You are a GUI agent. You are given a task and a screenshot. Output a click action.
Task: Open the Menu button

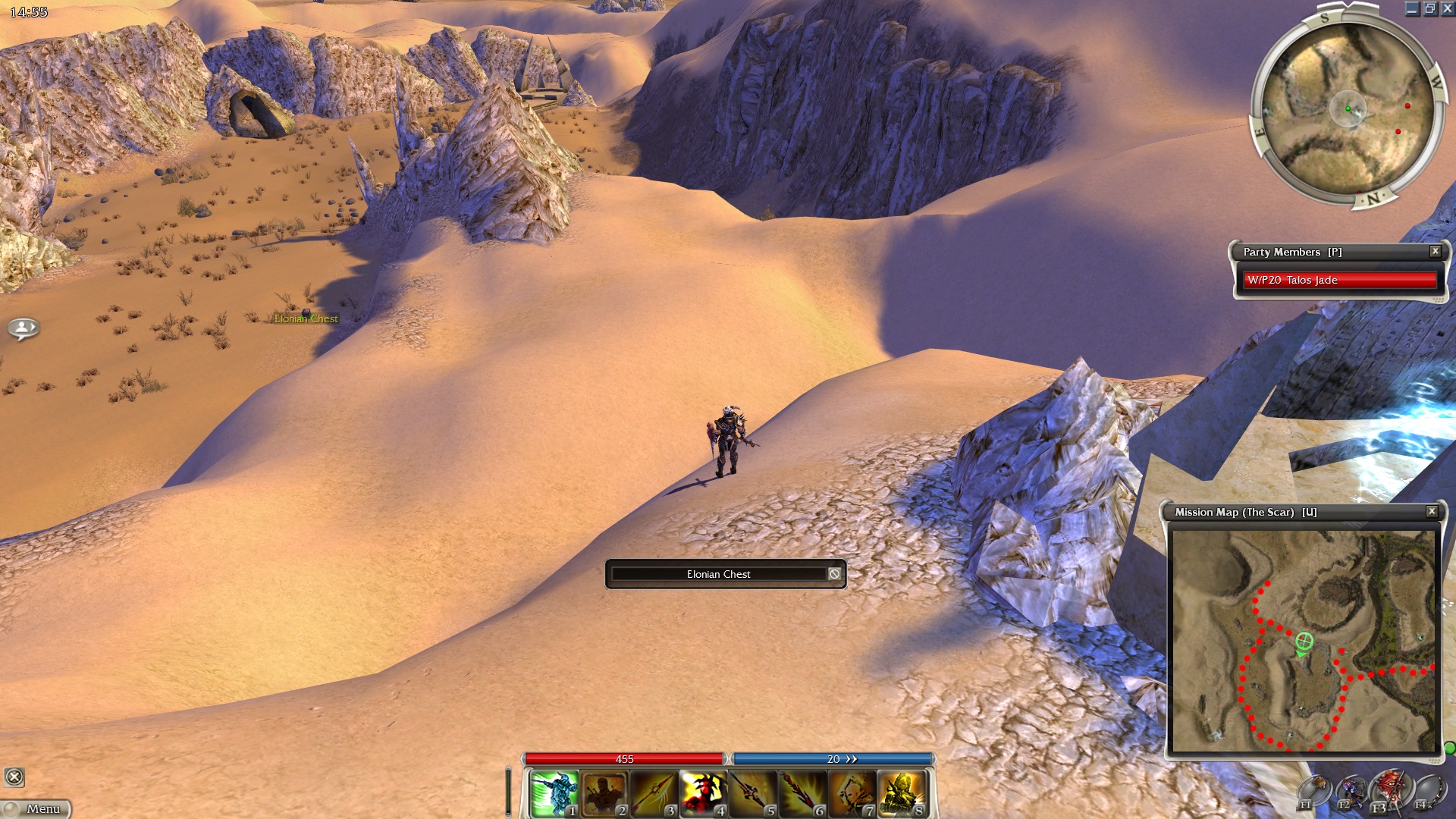pos(36,808)
